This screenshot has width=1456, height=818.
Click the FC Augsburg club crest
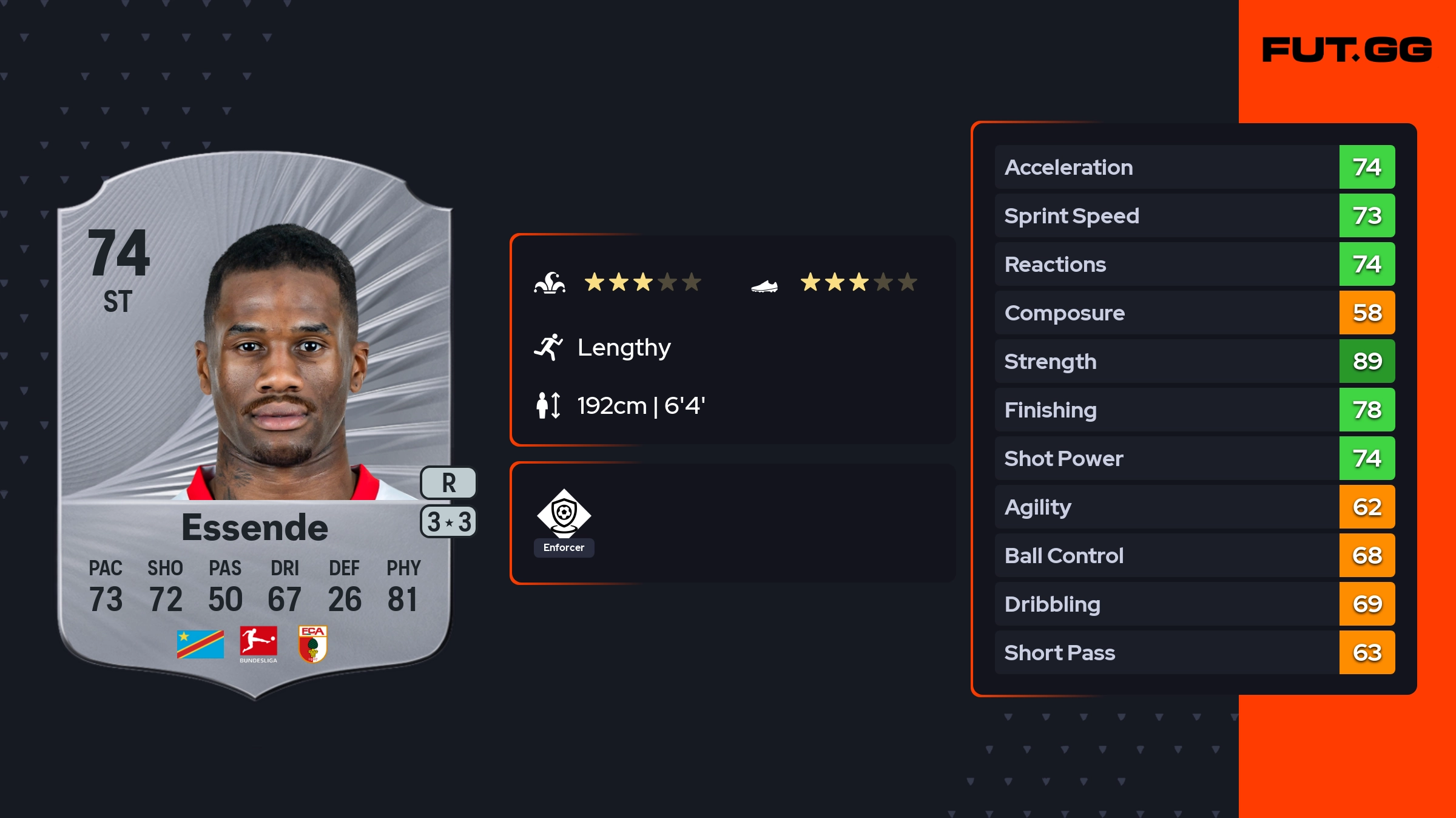pyautogui.click(x=313, y=644)
